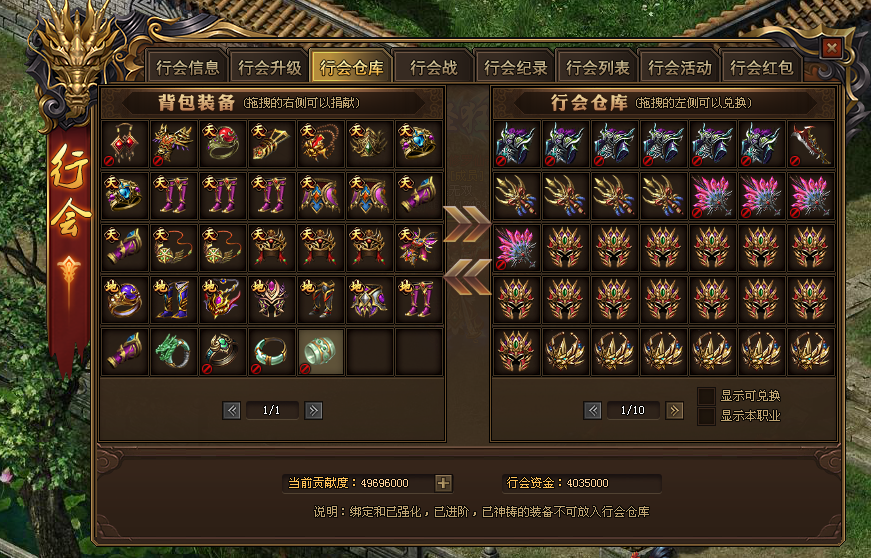
Task: Toggle the 显示可兑换 checkbox
Action: coord(707,396)
